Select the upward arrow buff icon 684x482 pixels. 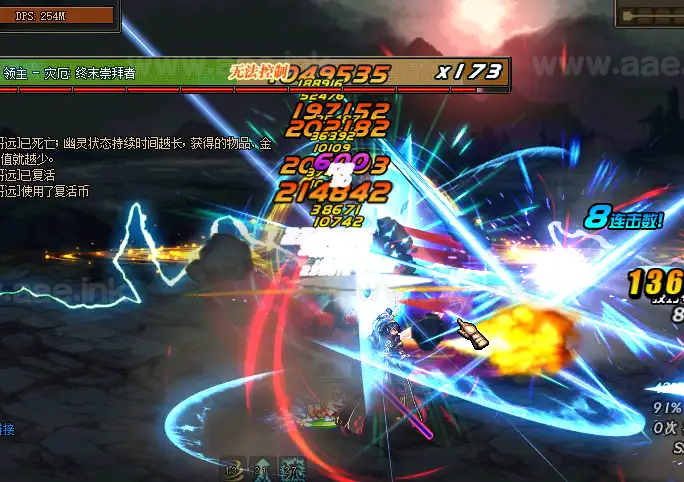263,469
